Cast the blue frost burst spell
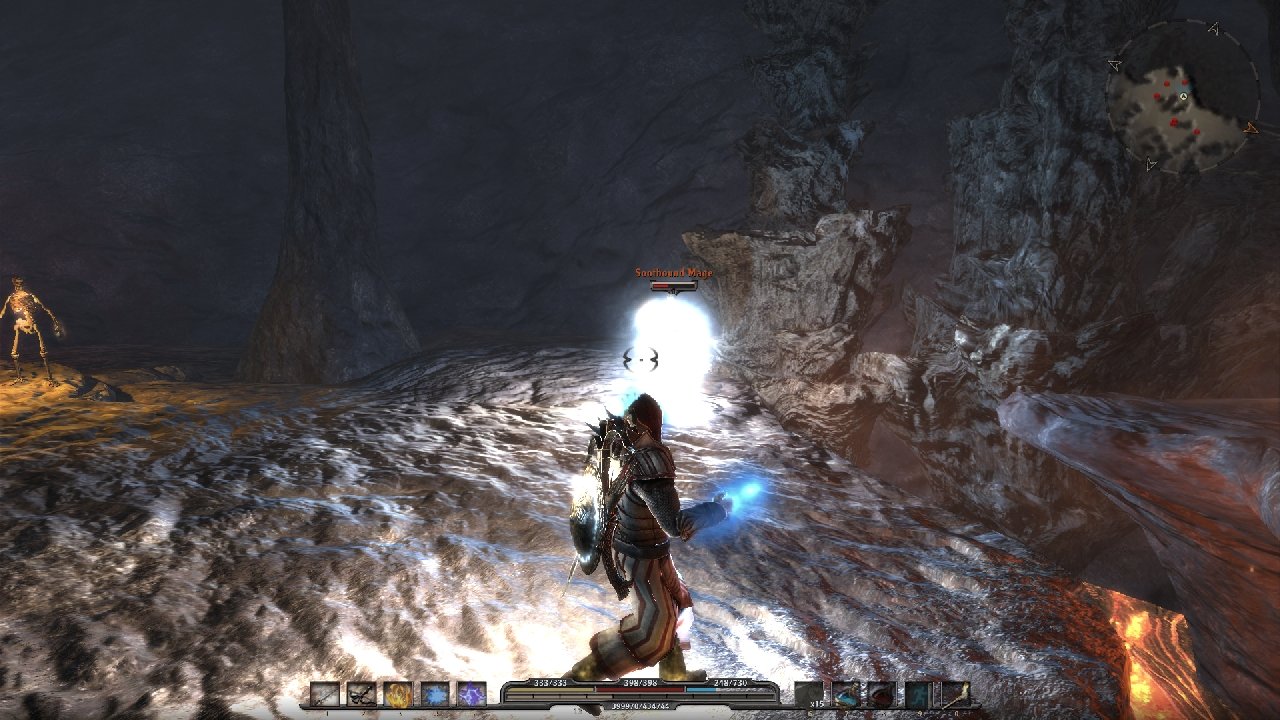The image size is (1280, 720). (x=435, y=694)
